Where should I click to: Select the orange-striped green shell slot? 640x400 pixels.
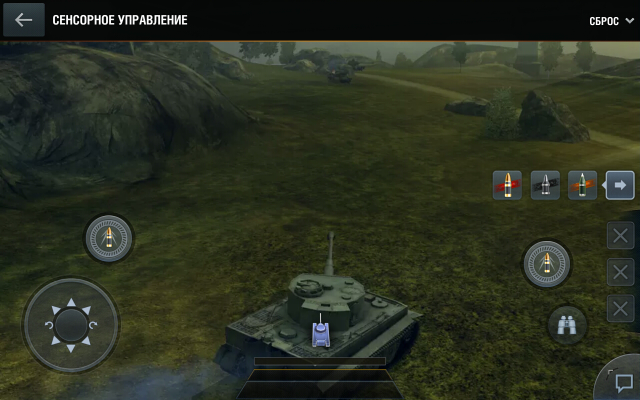[582, 185]
